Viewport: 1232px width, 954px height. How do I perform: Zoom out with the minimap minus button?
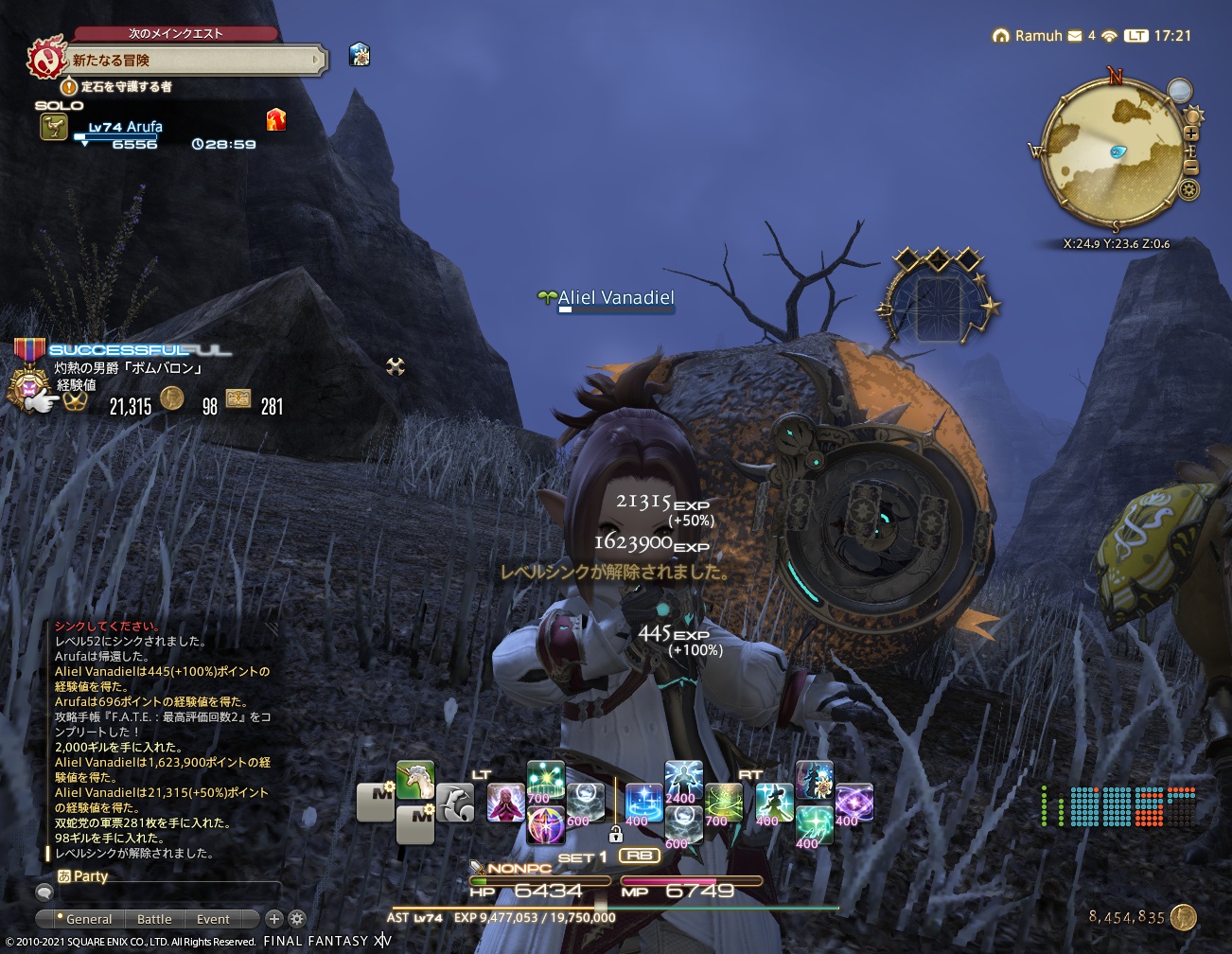(1191, 168)
